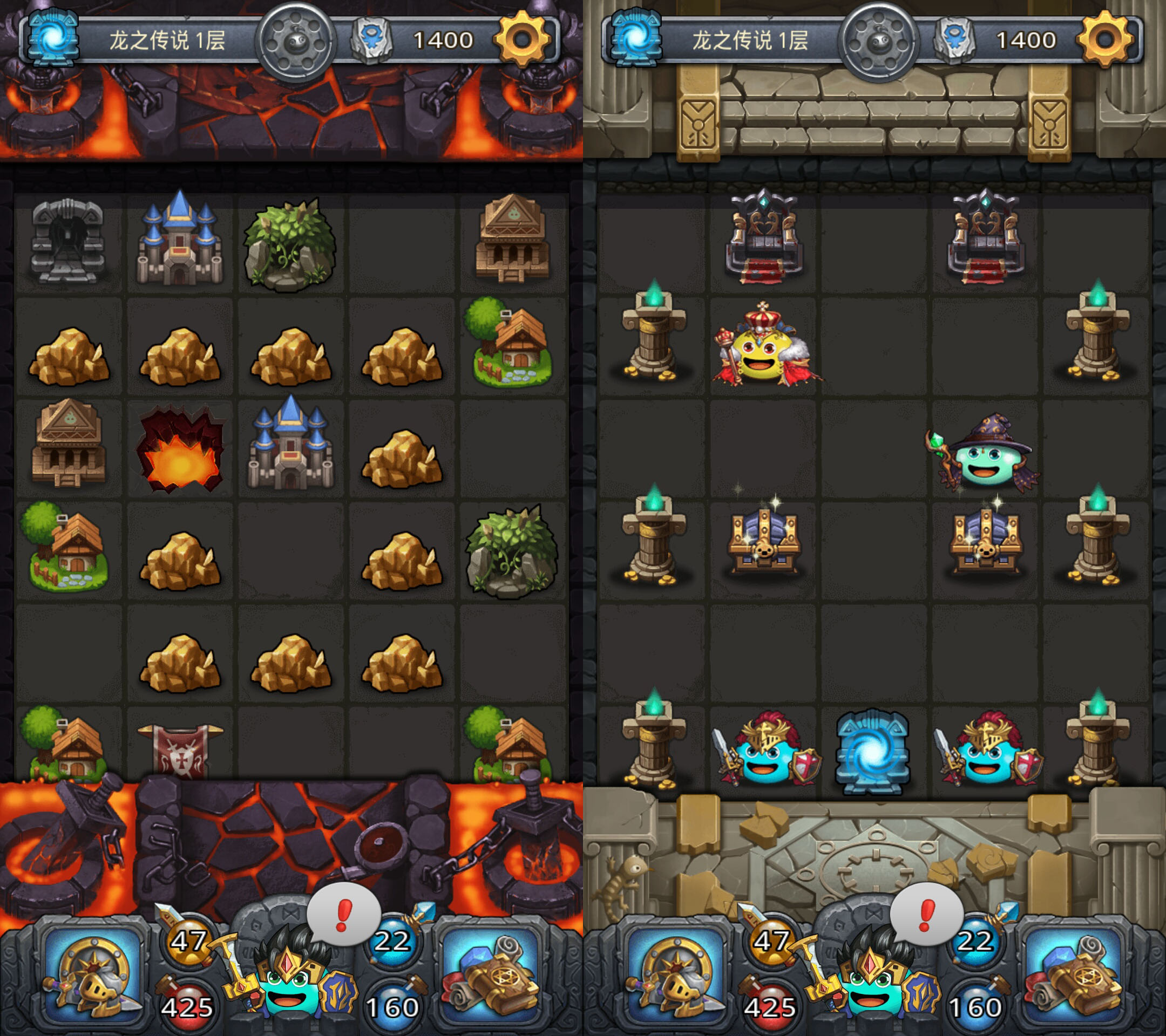Open settings gear on the lava-themed screen
The image size is (1166, 1036).
pos(523,39)
